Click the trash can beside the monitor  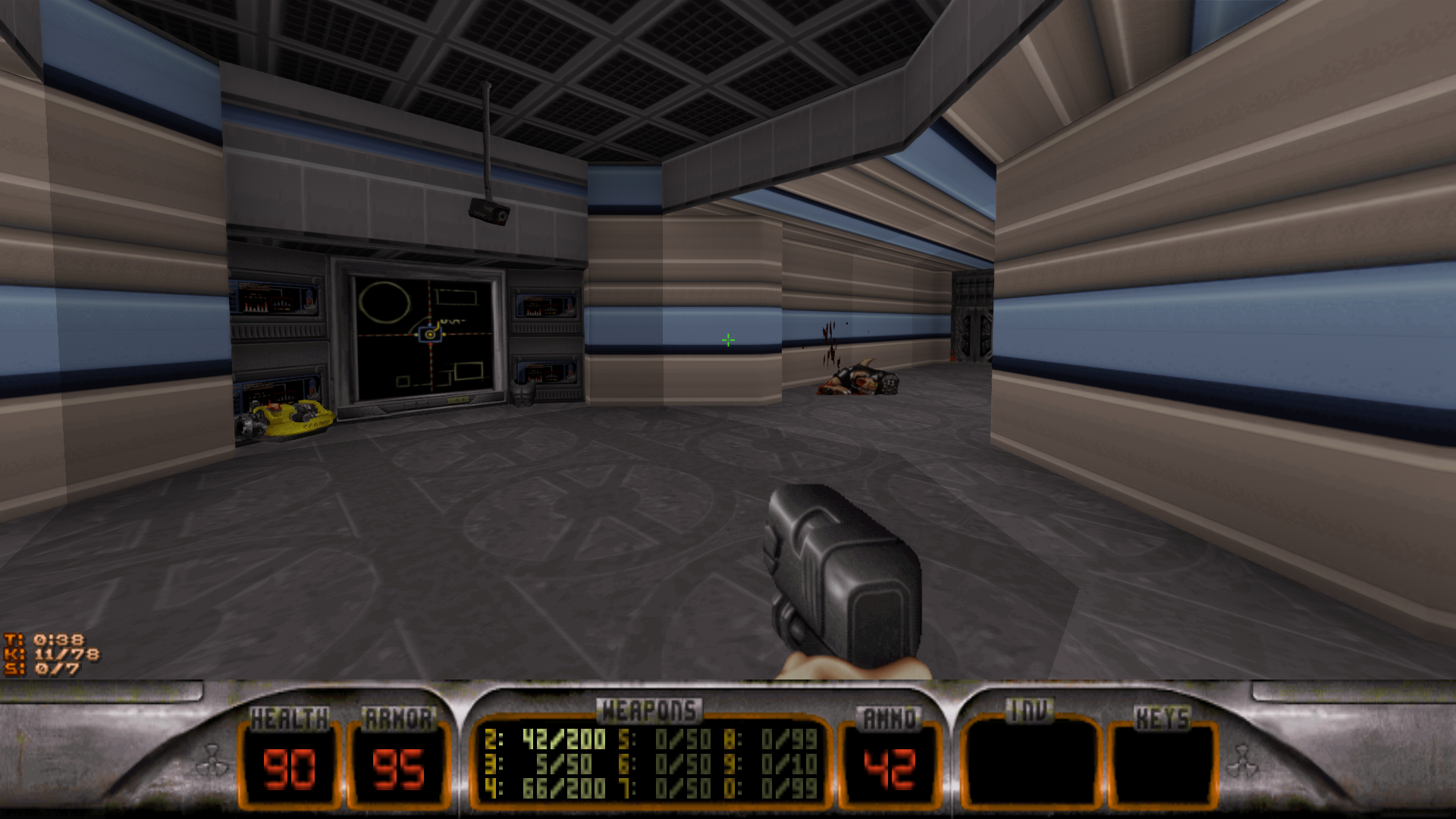(522, 393)
